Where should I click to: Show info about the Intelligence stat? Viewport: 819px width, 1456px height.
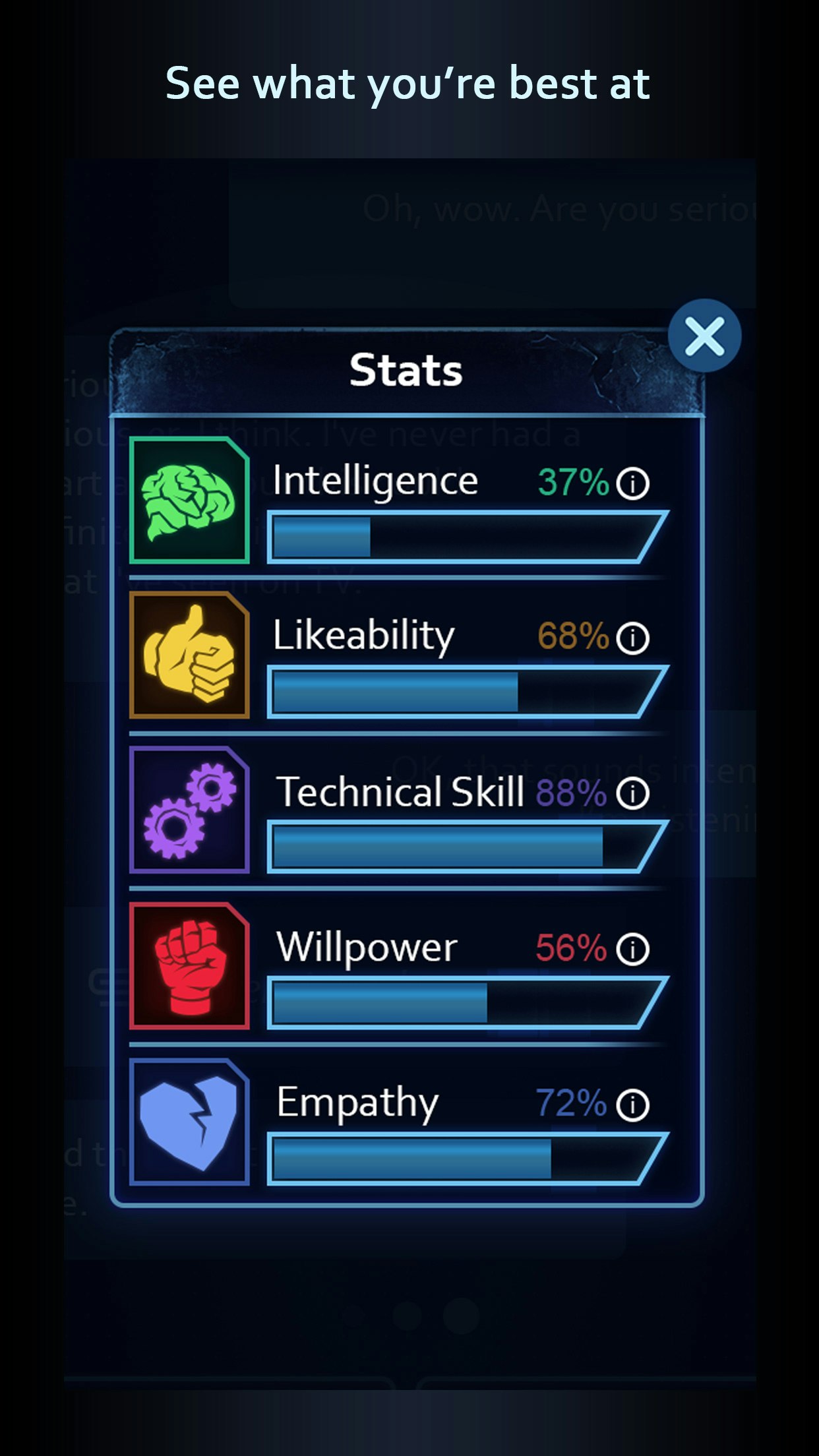coord(633,483)
